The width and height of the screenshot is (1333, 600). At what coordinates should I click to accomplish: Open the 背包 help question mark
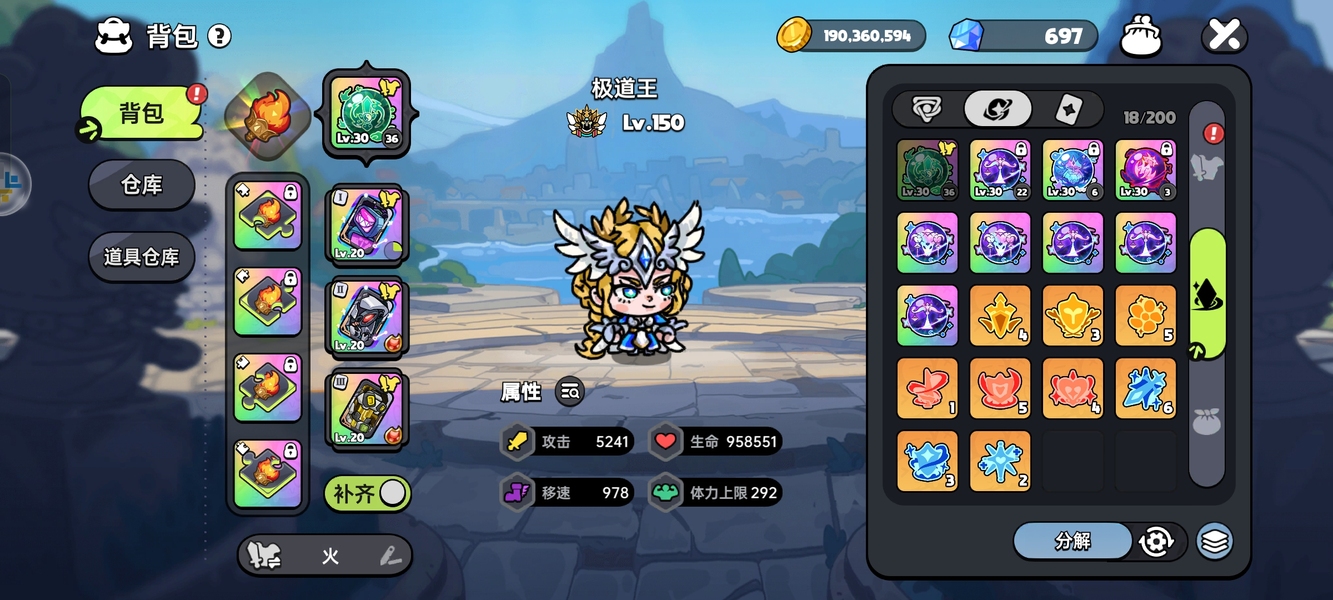(219, 37)
